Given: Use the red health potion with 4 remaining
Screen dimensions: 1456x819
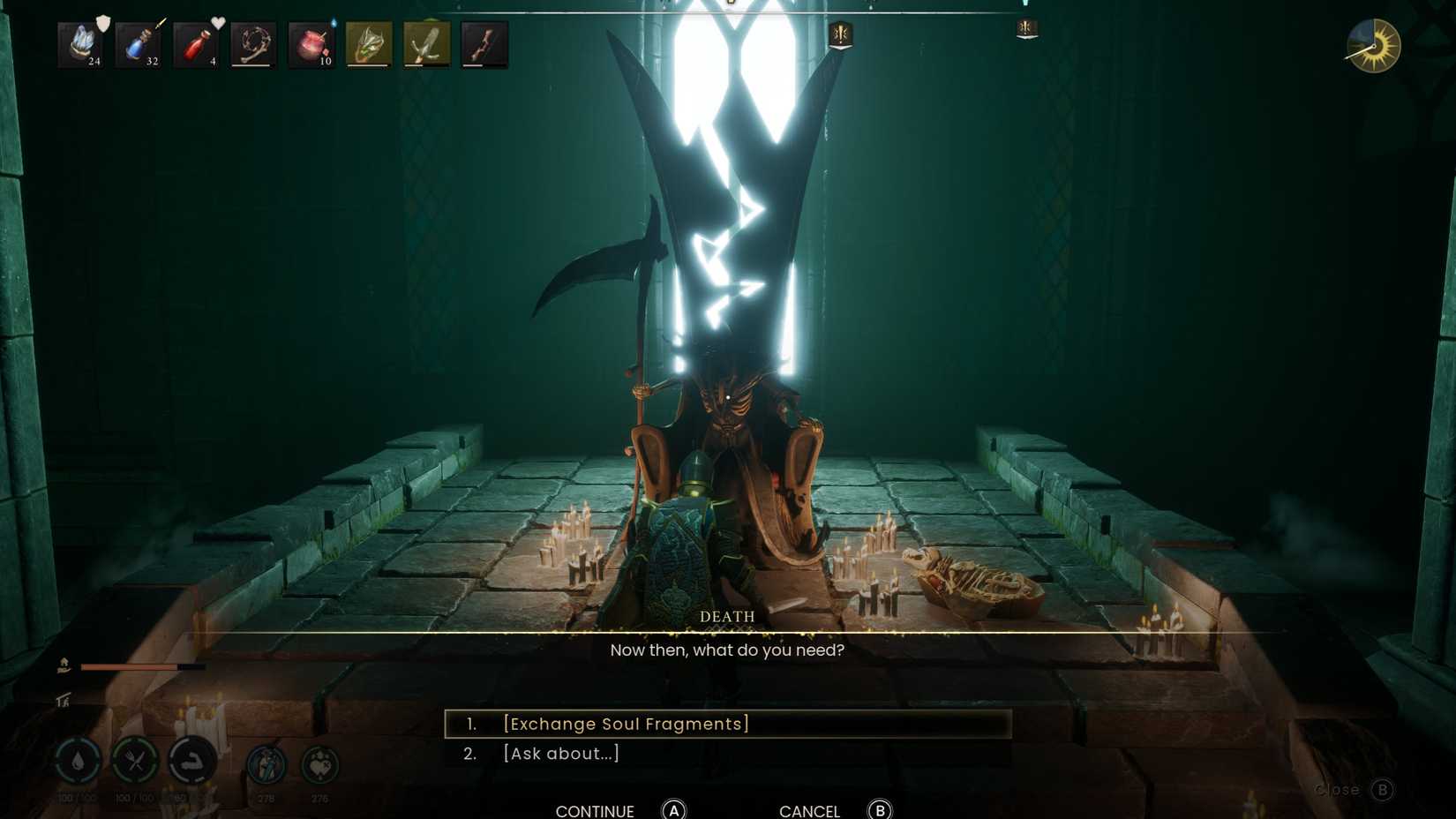Looking at the screenshot, I should pos(195,44).
